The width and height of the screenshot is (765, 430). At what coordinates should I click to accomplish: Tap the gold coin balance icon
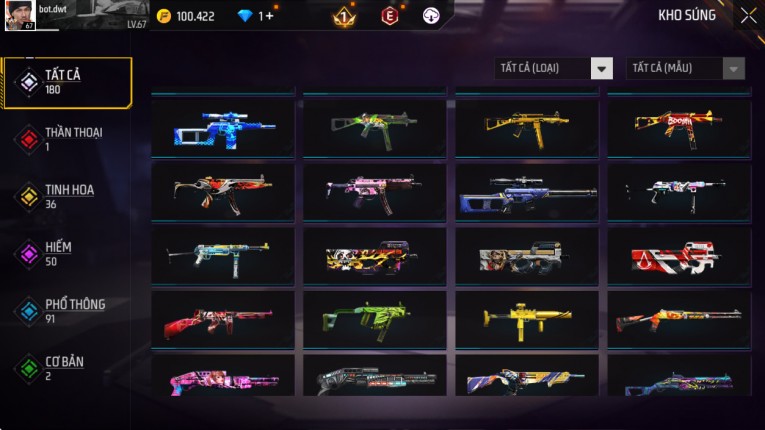[x=164, y=16]
